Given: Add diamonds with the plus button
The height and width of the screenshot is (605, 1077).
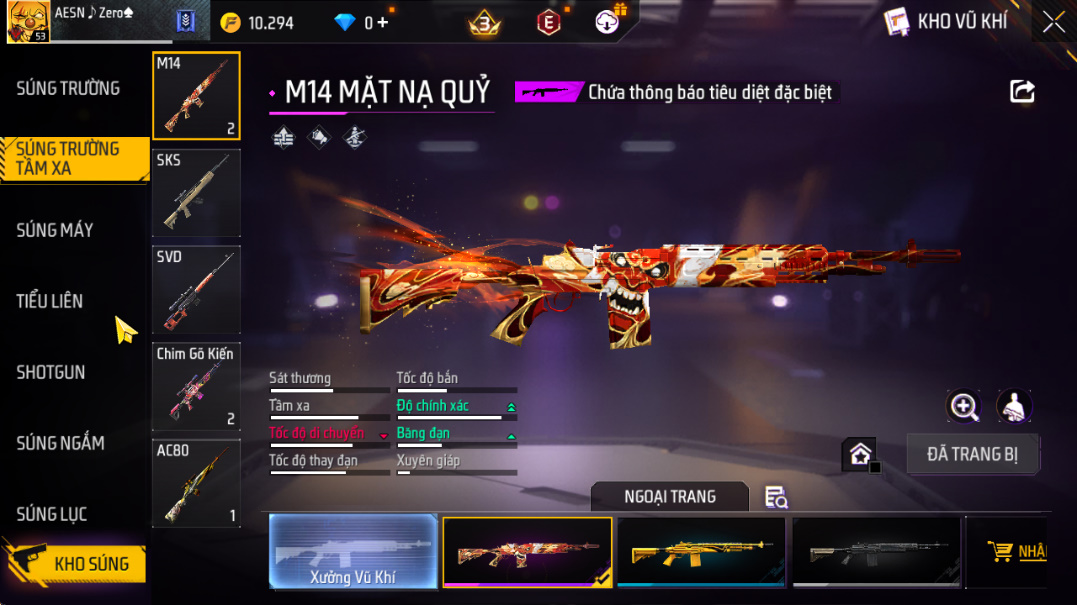Looking at the screenshot, I should 382,22.
